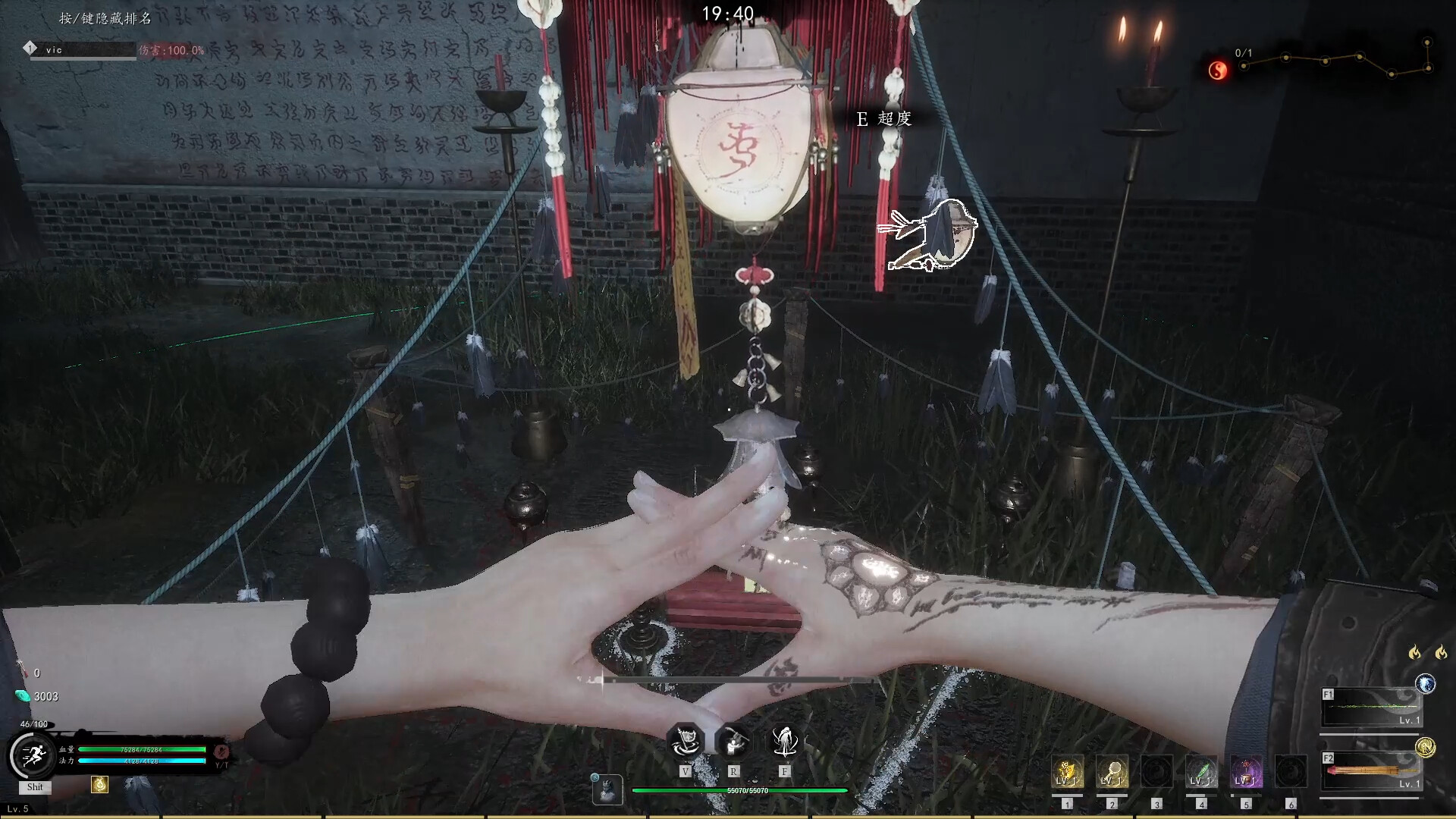Viewport: 1456px width, 819px height.
Task: Click the sprinting figure stamina icon
Action: (33, 752)
